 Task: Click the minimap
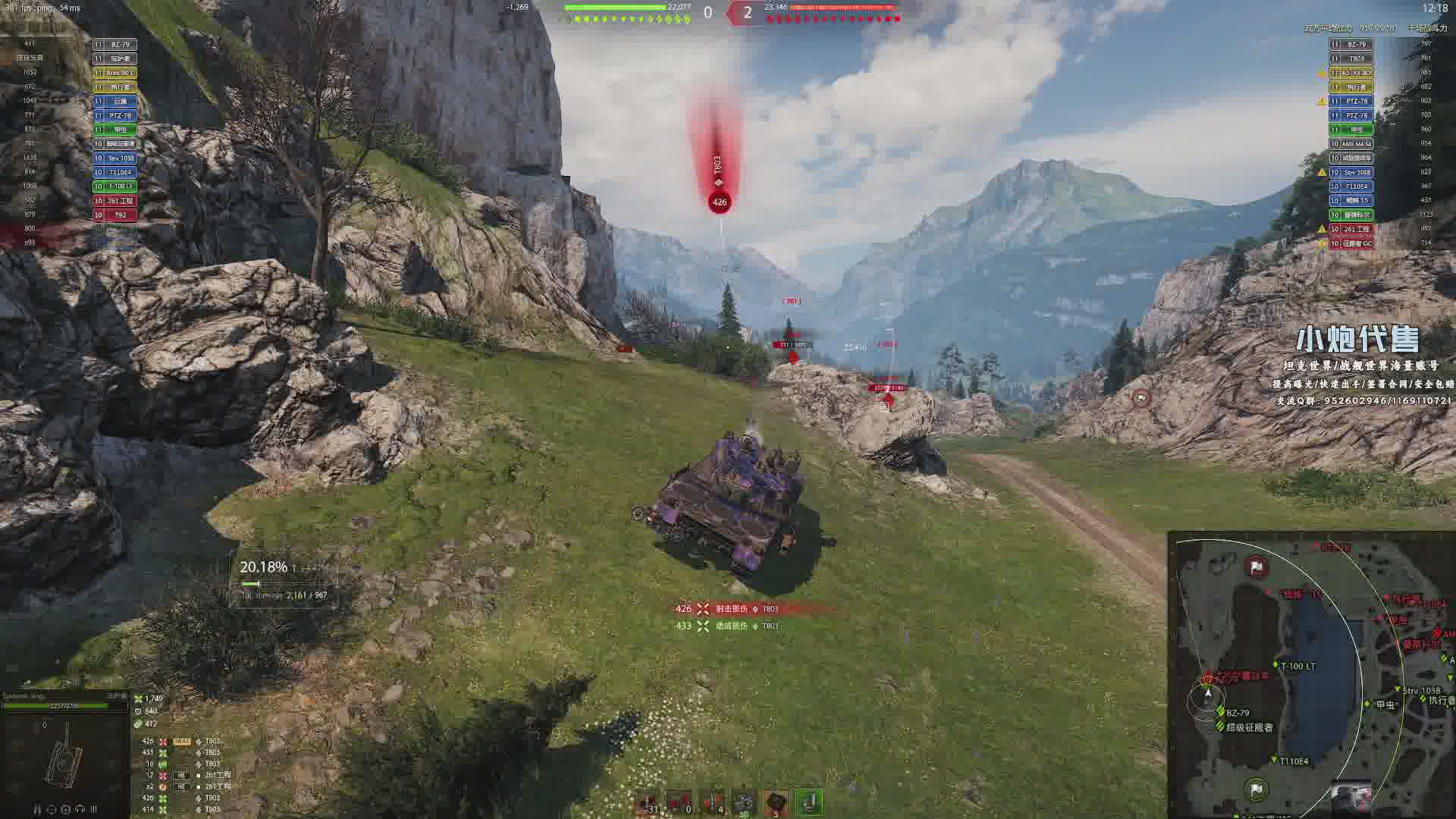point(1312,675)
